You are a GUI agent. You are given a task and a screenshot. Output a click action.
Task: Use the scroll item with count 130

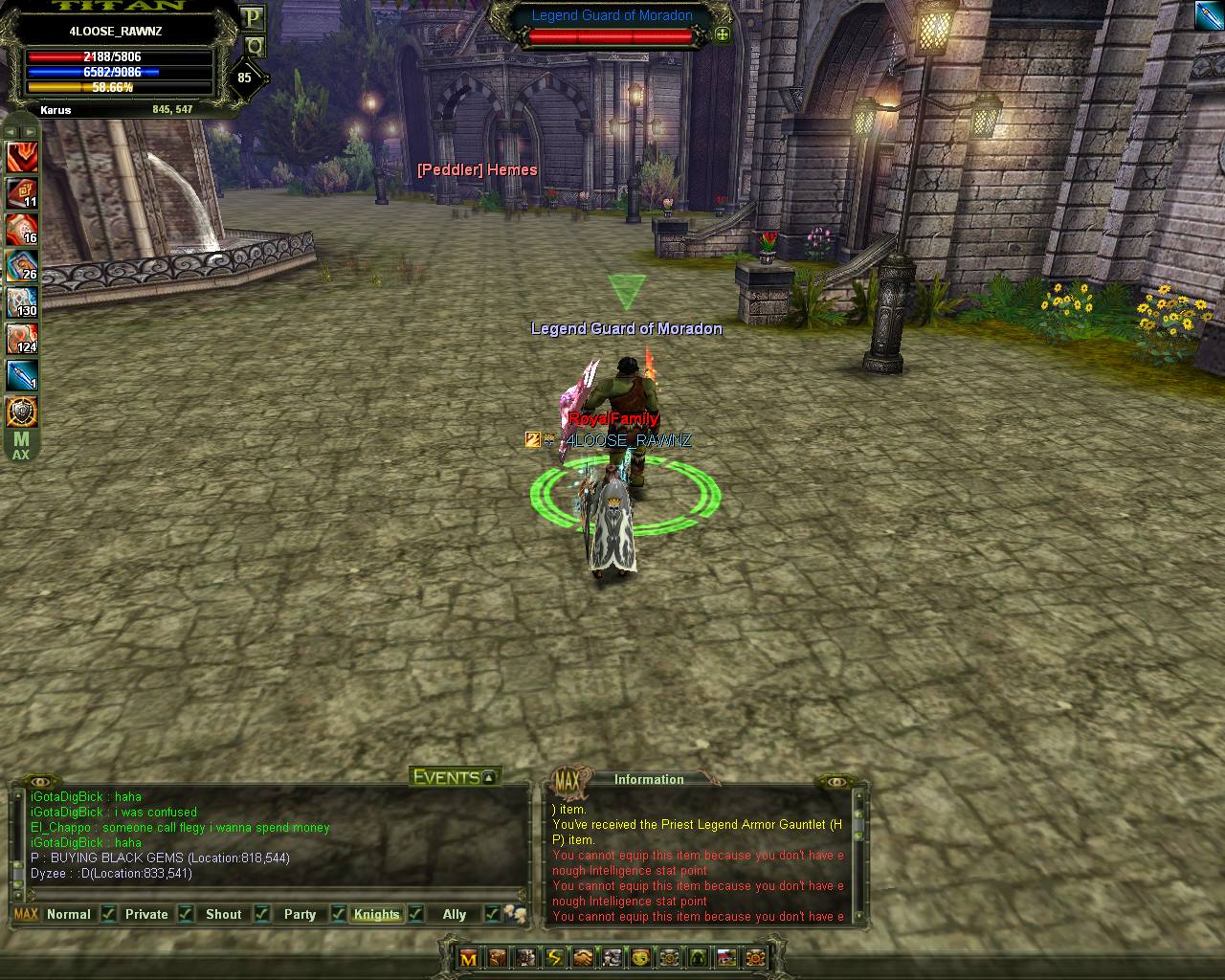22,302
